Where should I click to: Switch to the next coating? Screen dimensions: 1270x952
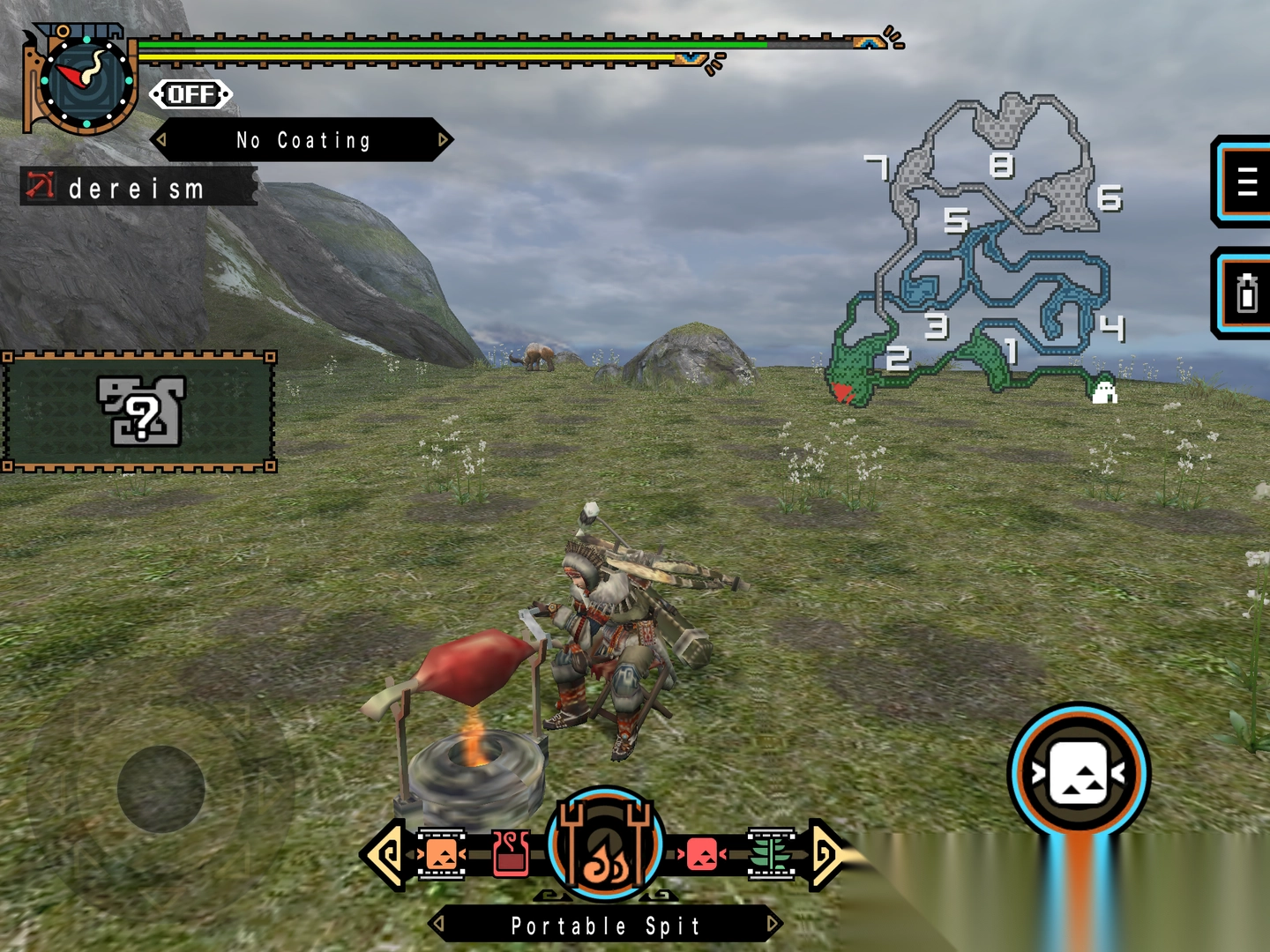point(444,140)
